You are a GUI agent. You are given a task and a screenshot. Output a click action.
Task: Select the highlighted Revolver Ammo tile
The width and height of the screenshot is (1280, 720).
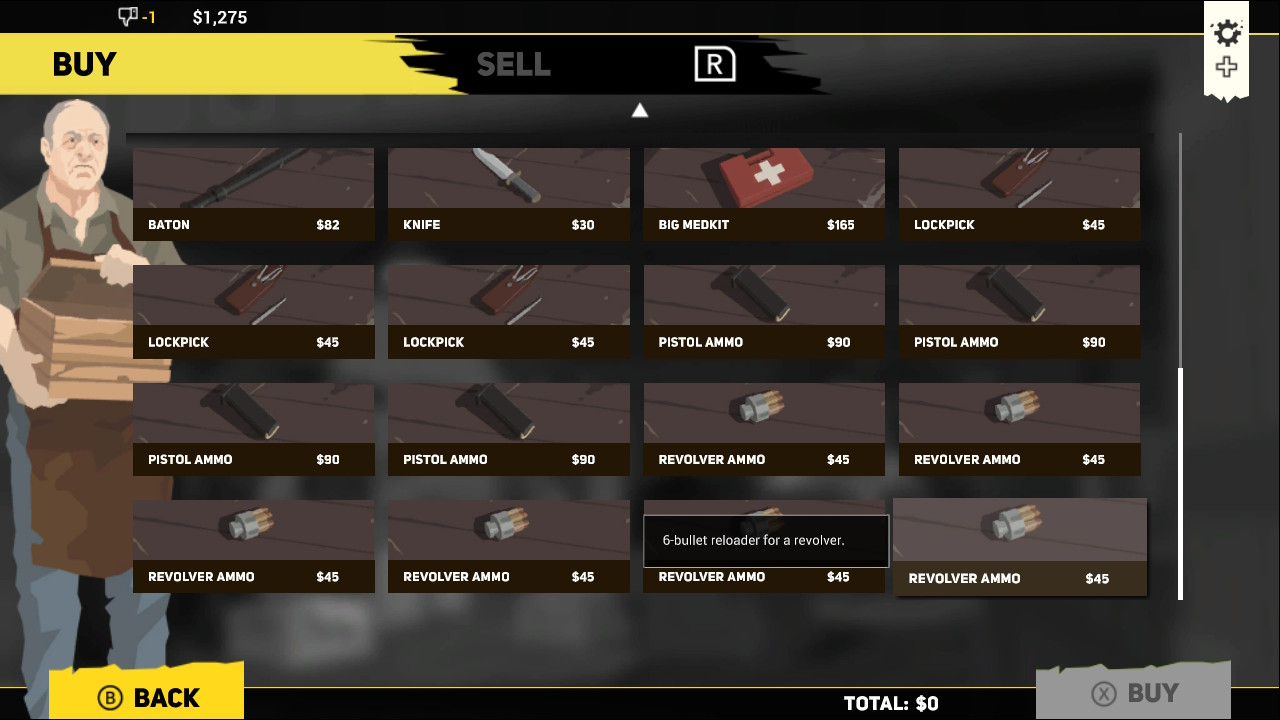1019,547
